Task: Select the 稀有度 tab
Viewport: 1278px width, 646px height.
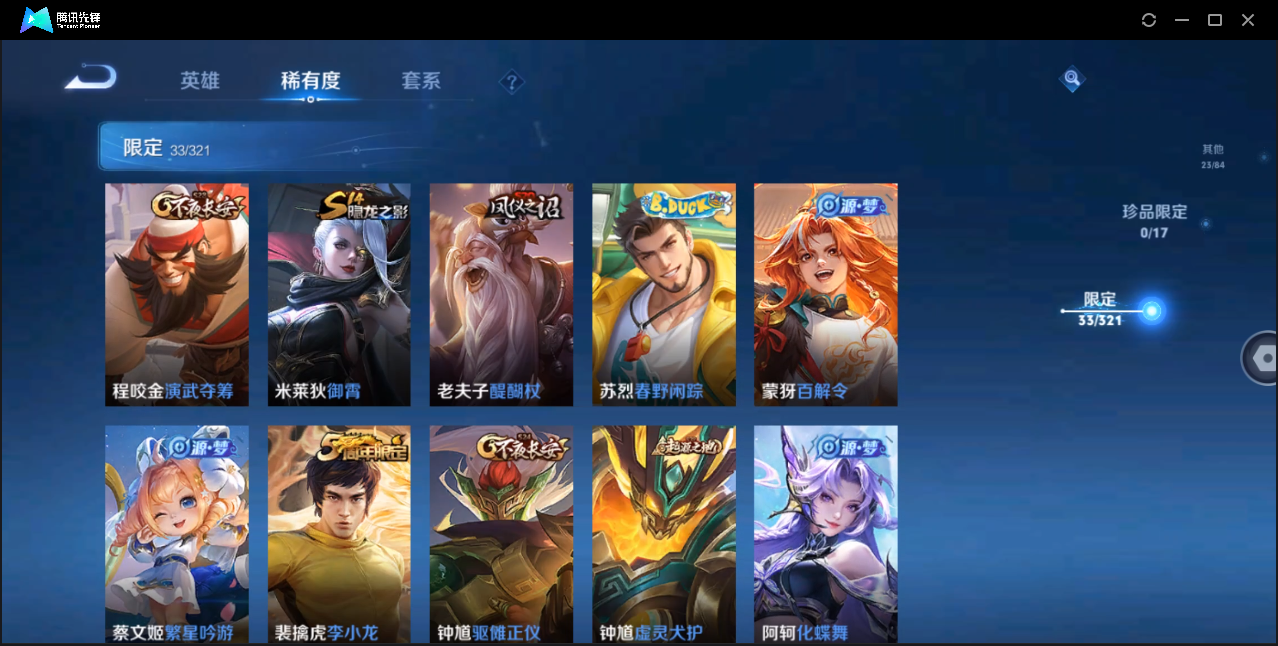Action: [x=310, y=81]
